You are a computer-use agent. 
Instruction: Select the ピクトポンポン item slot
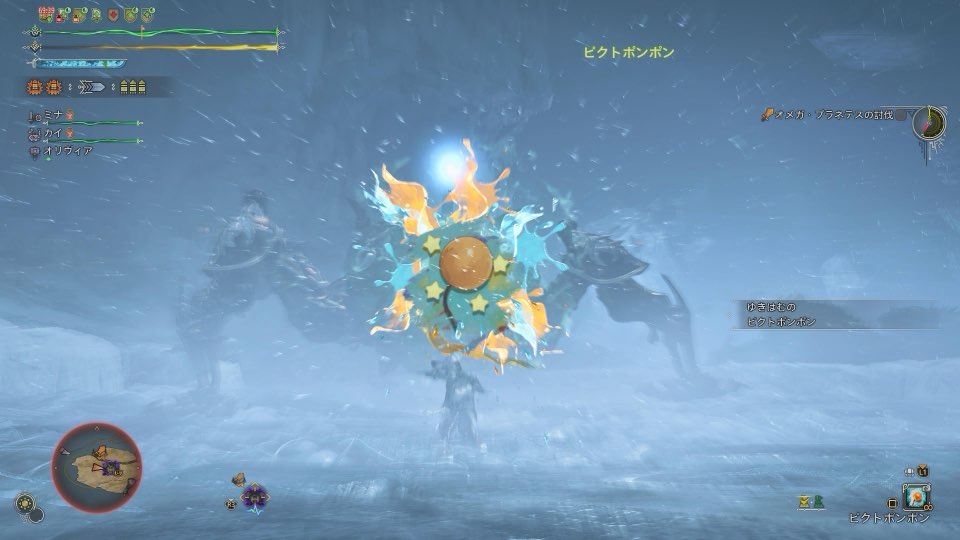[916, 496]
